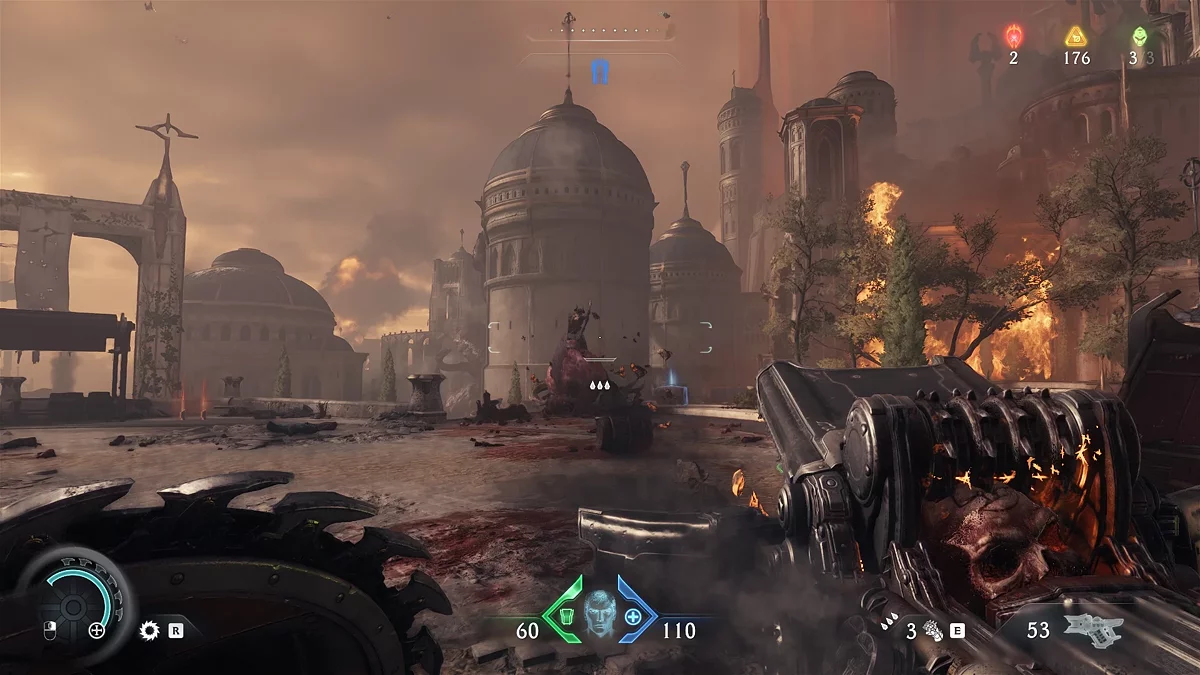Viewport: 1200px width, 675px height.
Task: Click the blue health cross icon
Action: (x=633, y=616)
